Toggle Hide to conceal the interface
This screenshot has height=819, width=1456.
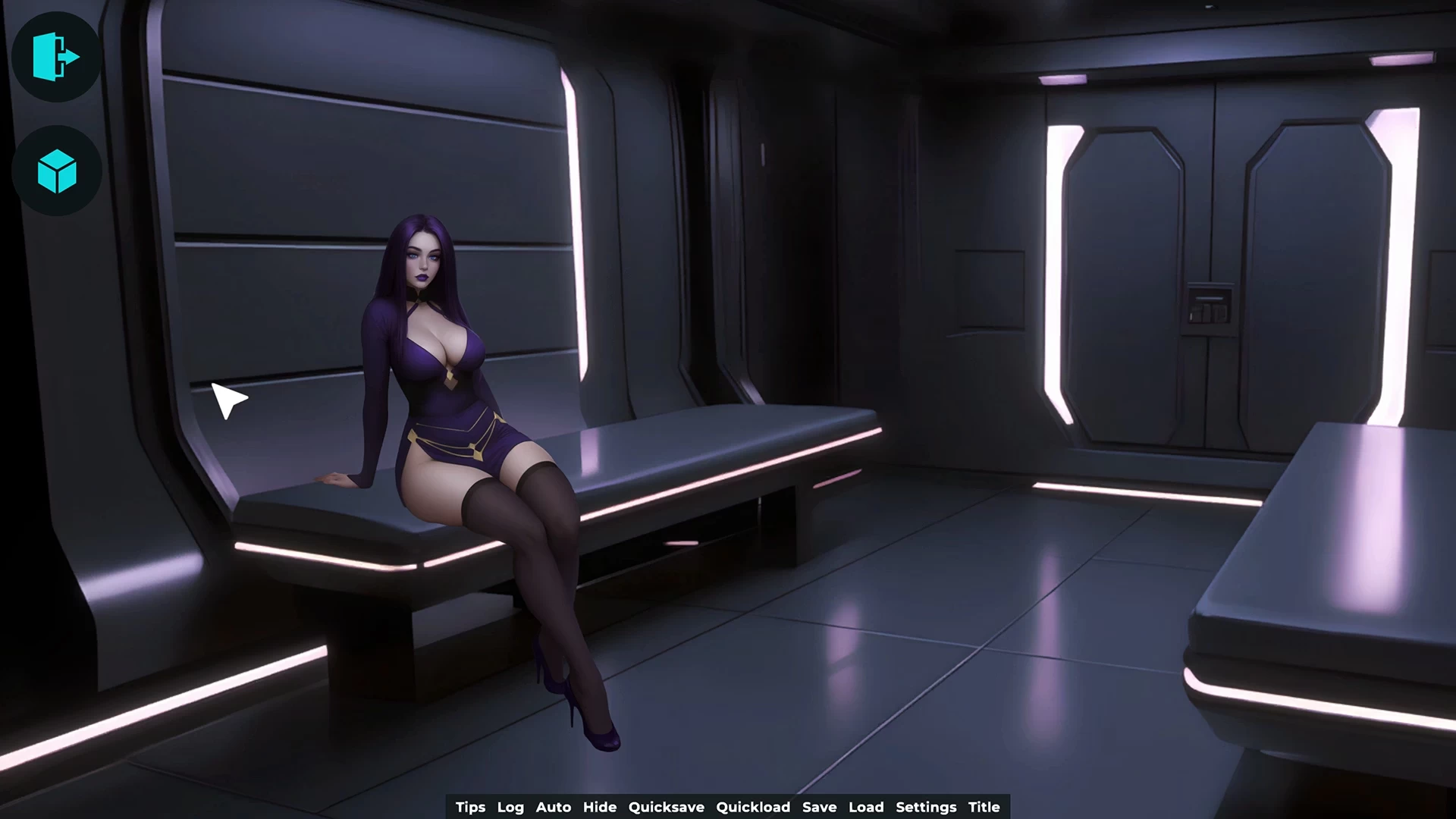(x=601, y=807)
